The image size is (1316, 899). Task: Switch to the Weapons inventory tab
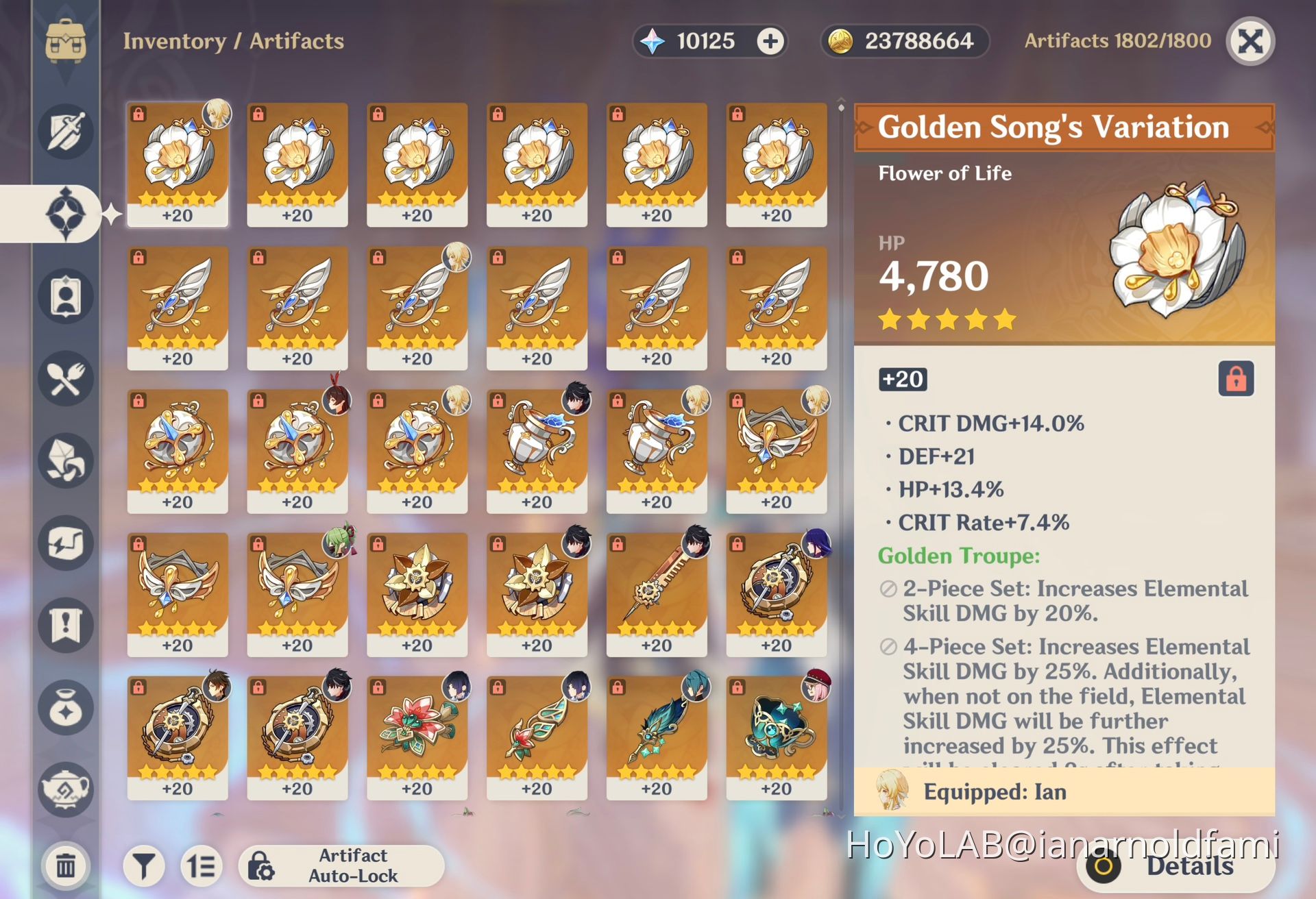(x=65, y=132)
